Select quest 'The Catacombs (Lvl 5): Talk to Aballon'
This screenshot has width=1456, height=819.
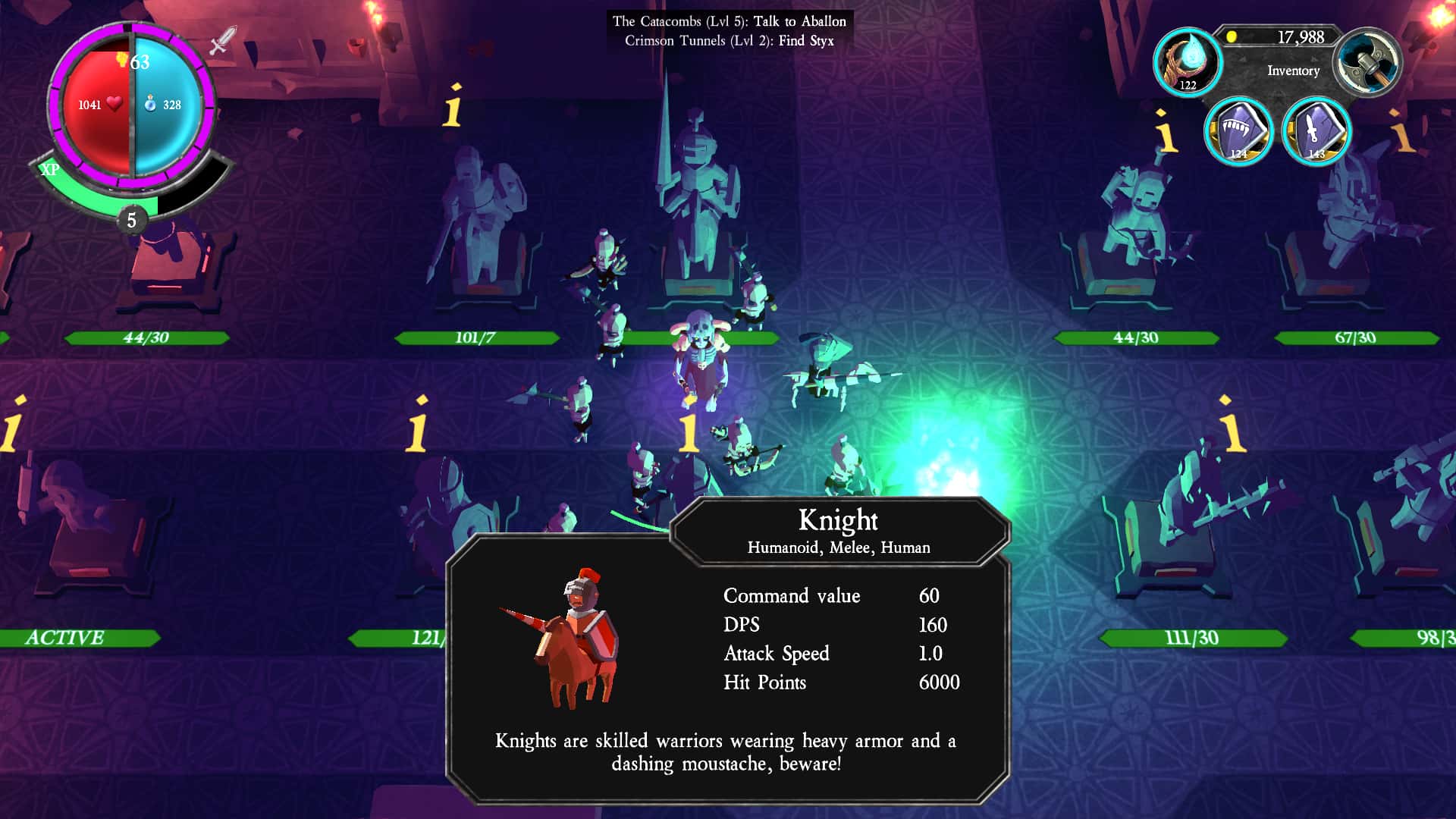pos(728,21)
